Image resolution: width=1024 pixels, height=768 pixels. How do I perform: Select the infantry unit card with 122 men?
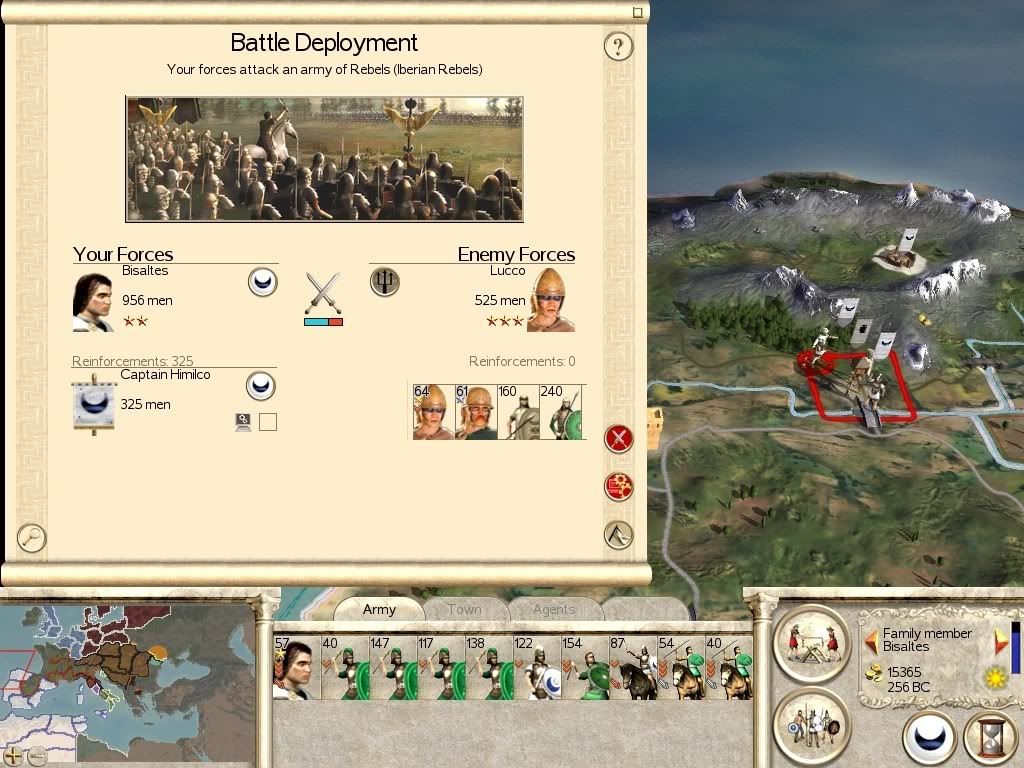(x=536, y=668)
